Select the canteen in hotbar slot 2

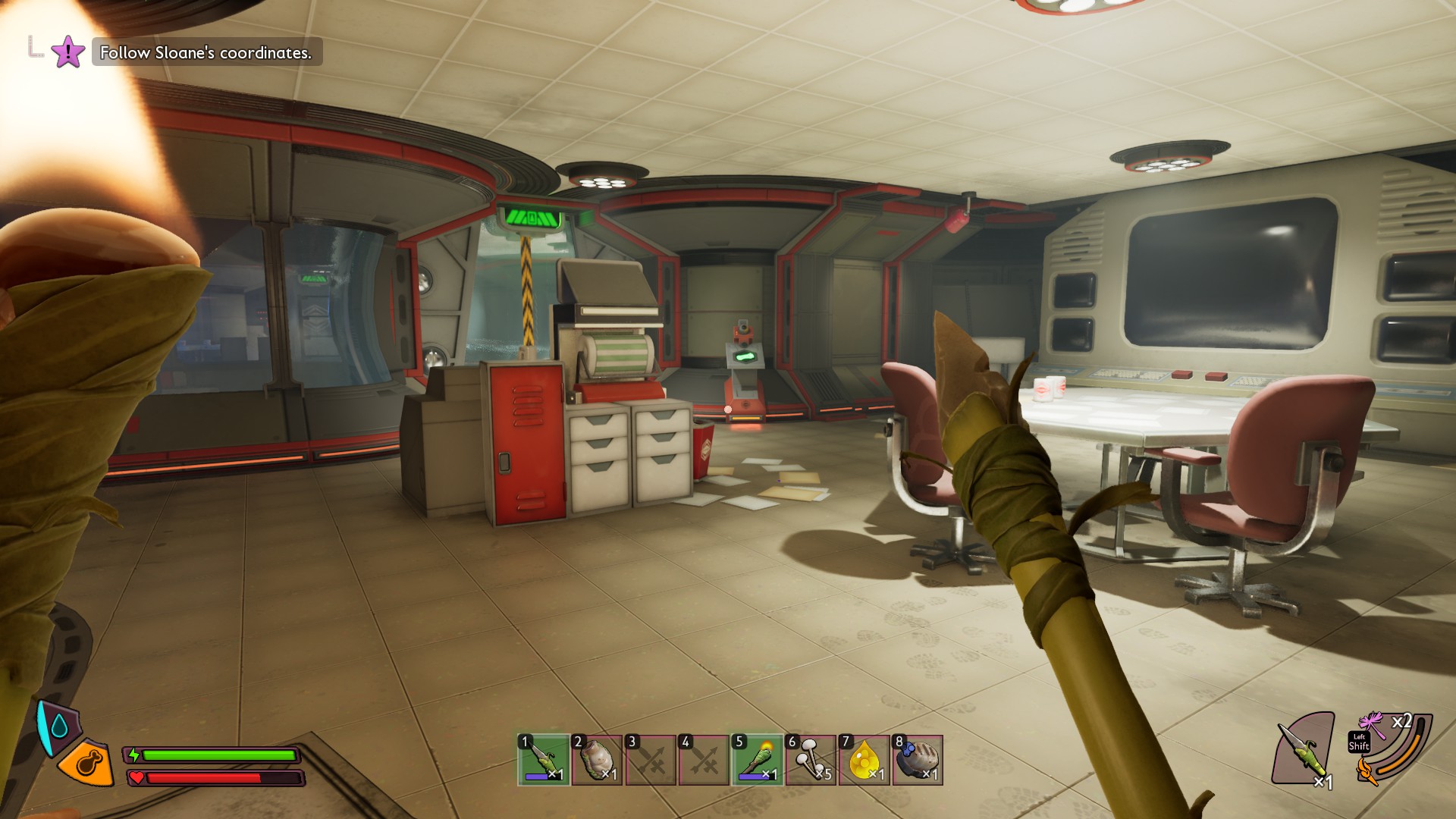pos(597,759)
